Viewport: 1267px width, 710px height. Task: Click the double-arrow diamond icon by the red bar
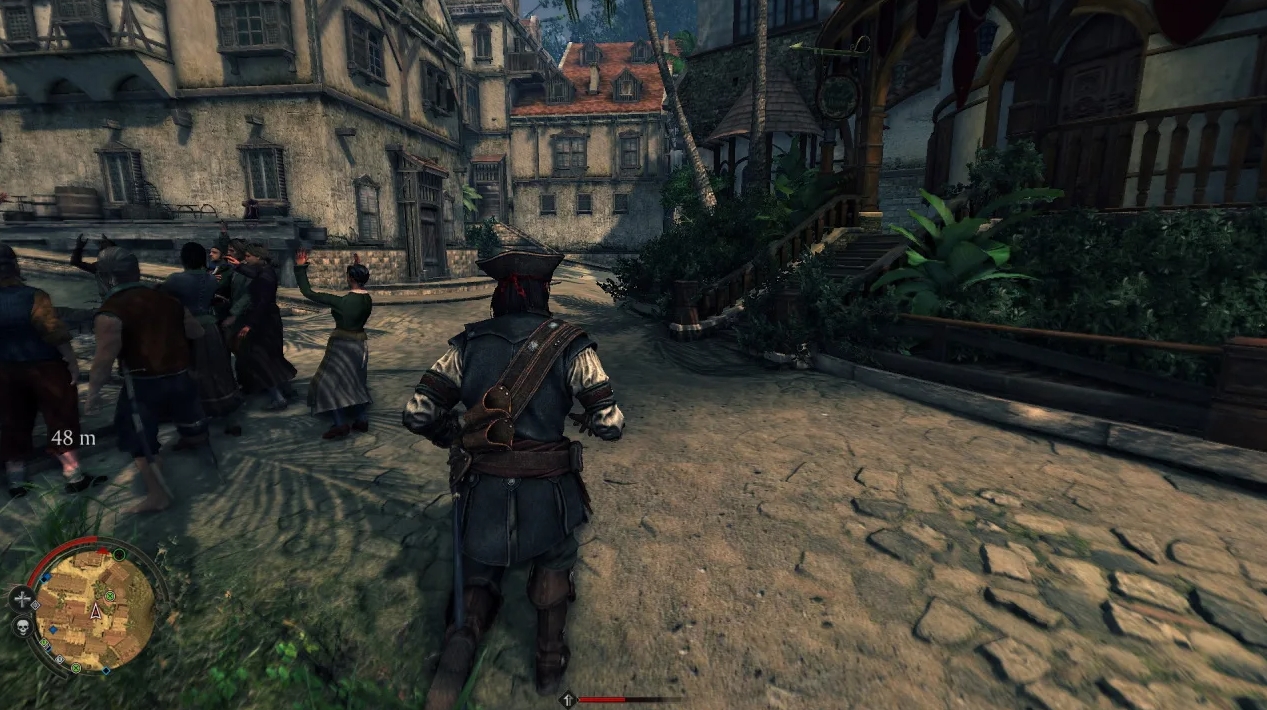[568, 700]
